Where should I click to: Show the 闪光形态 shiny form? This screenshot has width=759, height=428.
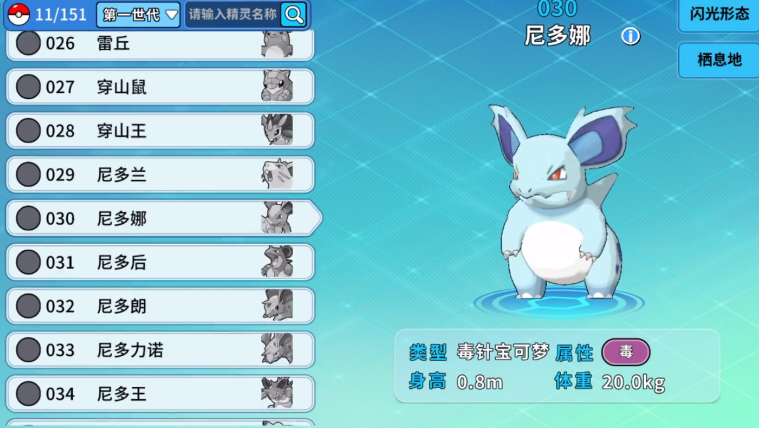[x=719, y=15]
